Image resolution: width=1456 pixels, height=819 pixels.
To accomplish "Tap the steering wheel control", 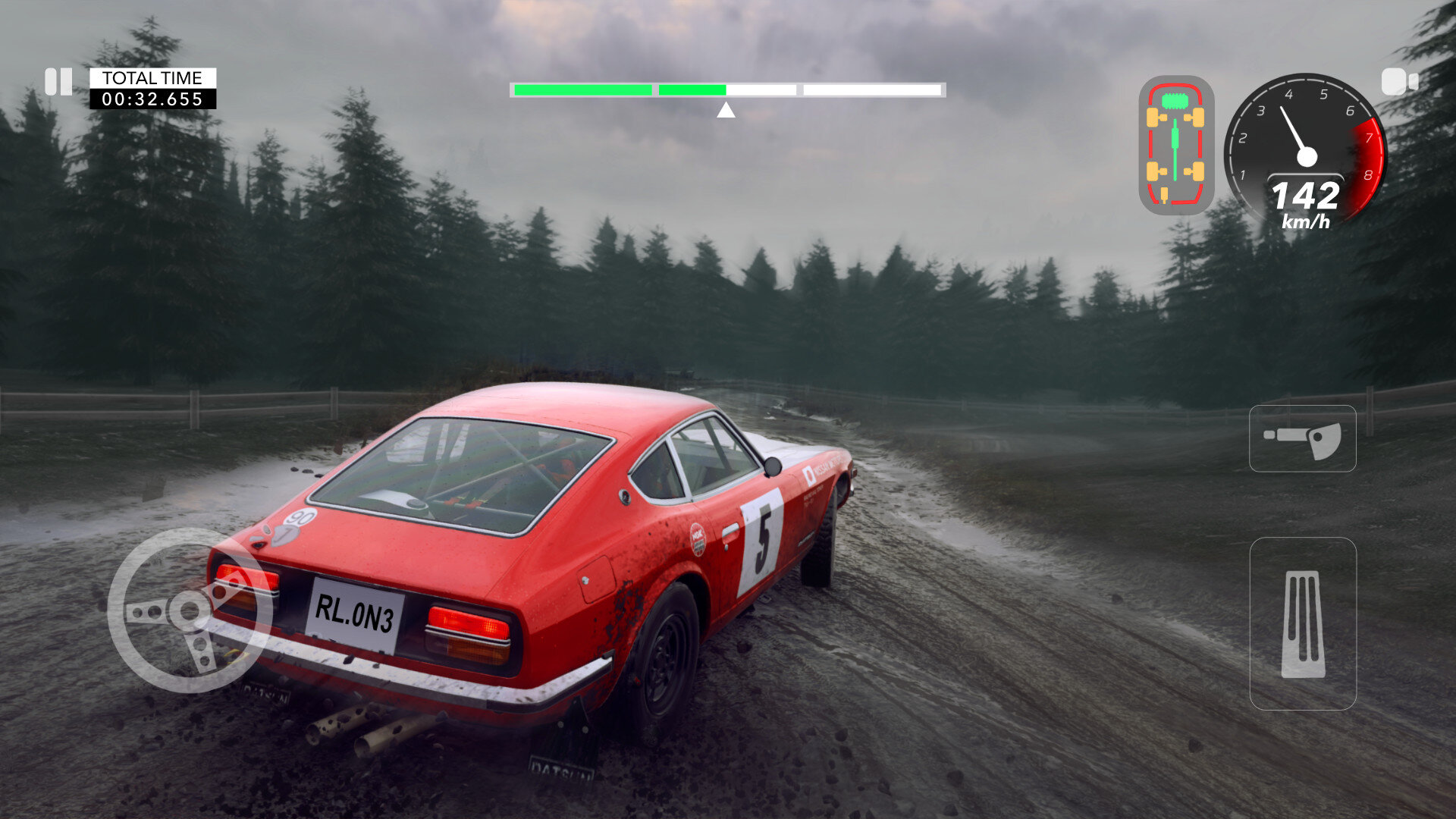I will pyautogui.click(x=190, y=610).
